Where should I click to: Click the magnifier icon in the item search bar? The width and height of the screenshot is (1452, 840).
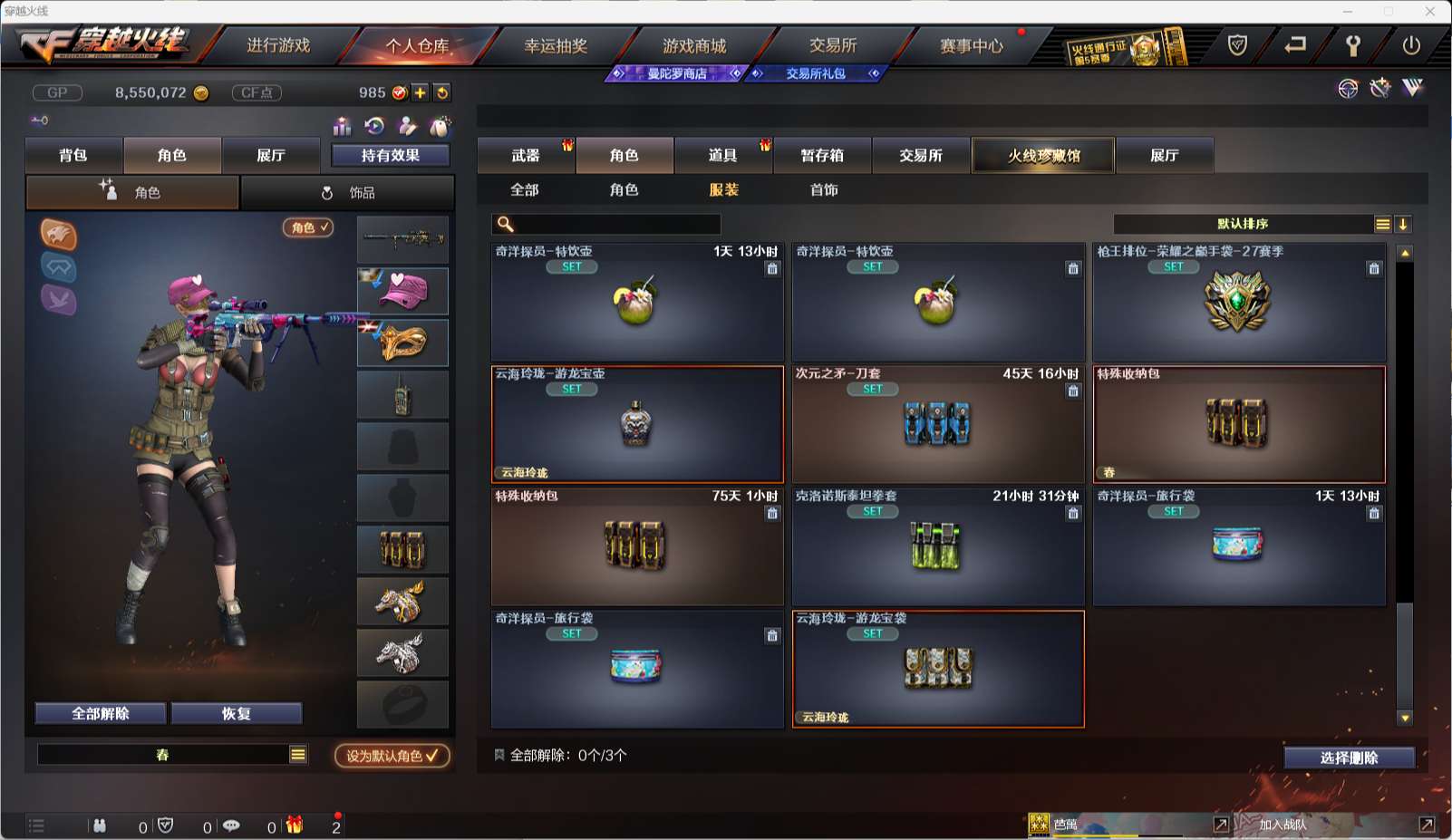click(504, 223)
